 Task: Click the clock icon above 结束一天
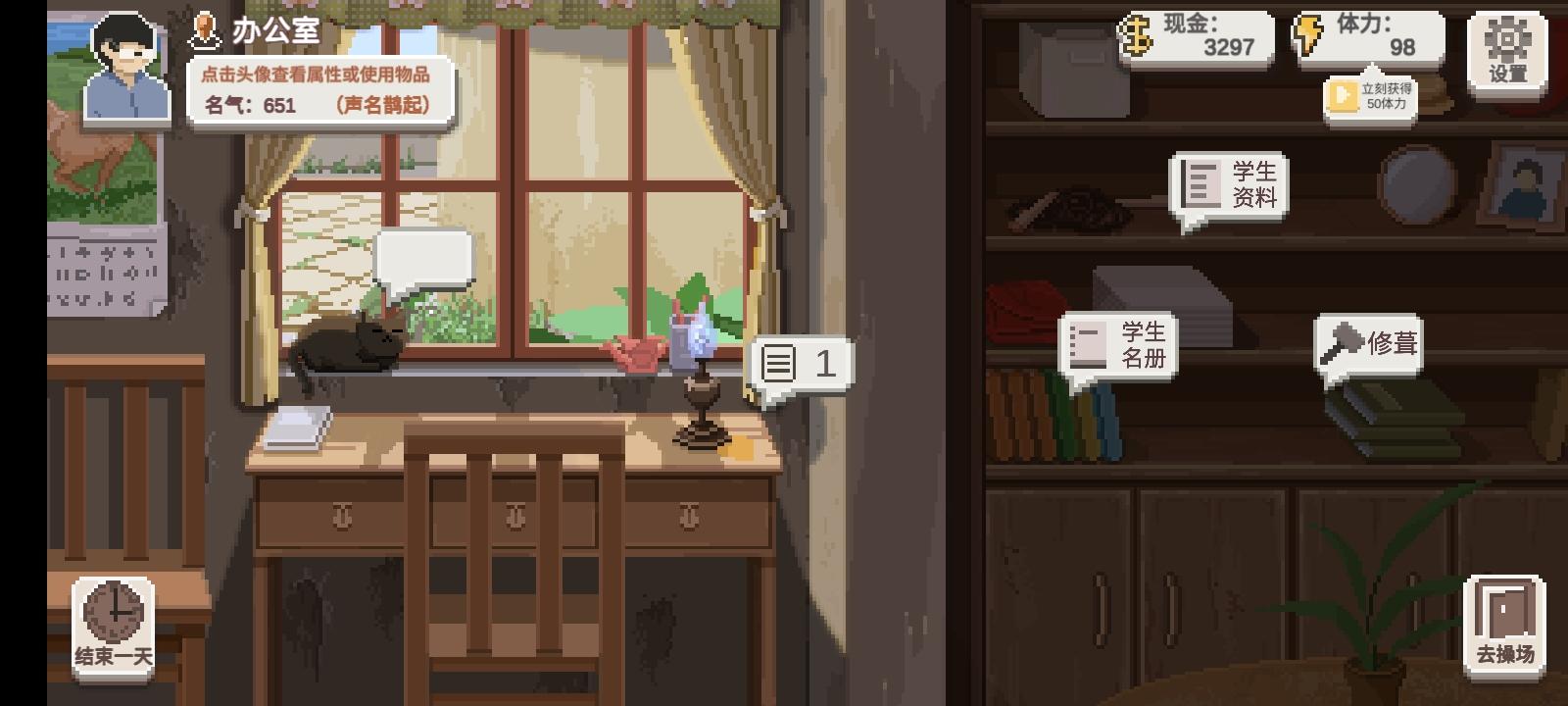pyautogui.click(x=111, y=610)
